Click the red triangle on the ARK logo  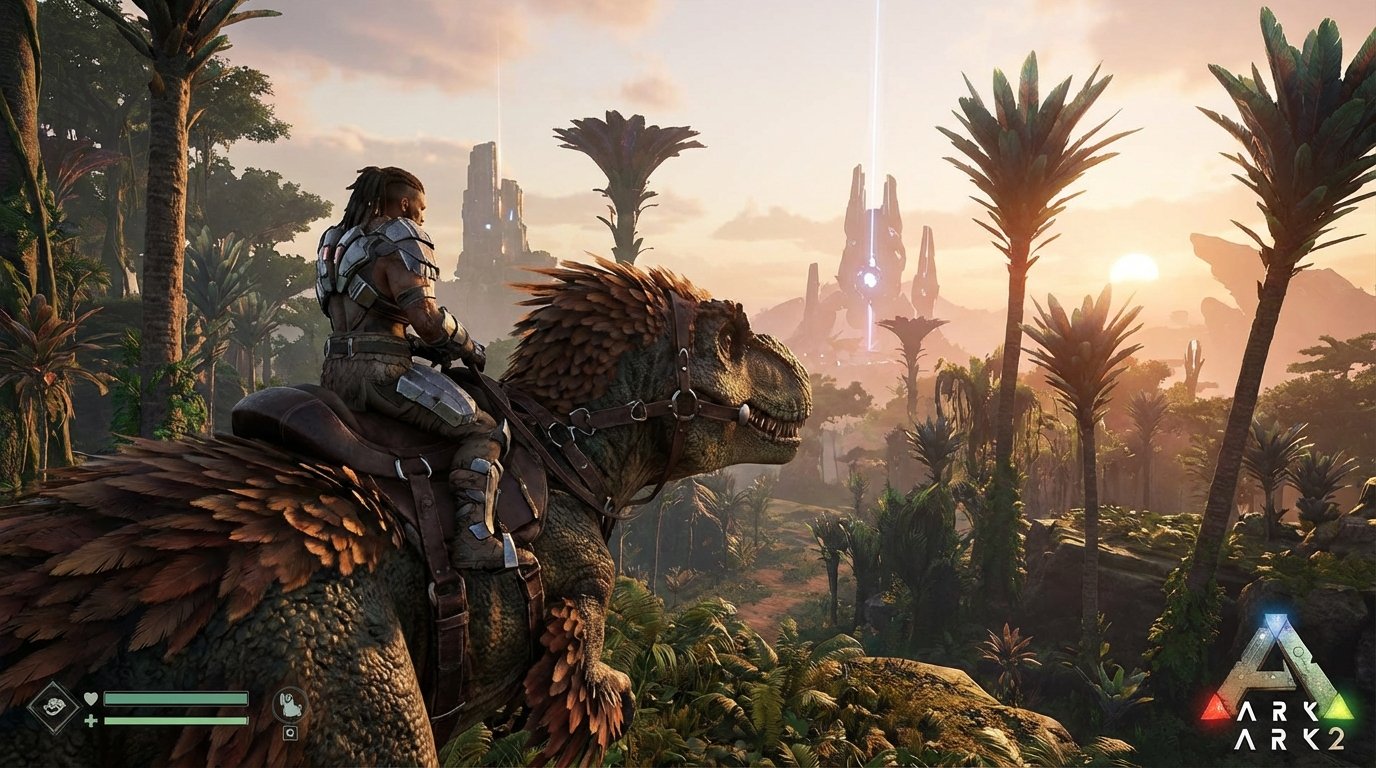pyautogui.click(x=1216, y=710)
